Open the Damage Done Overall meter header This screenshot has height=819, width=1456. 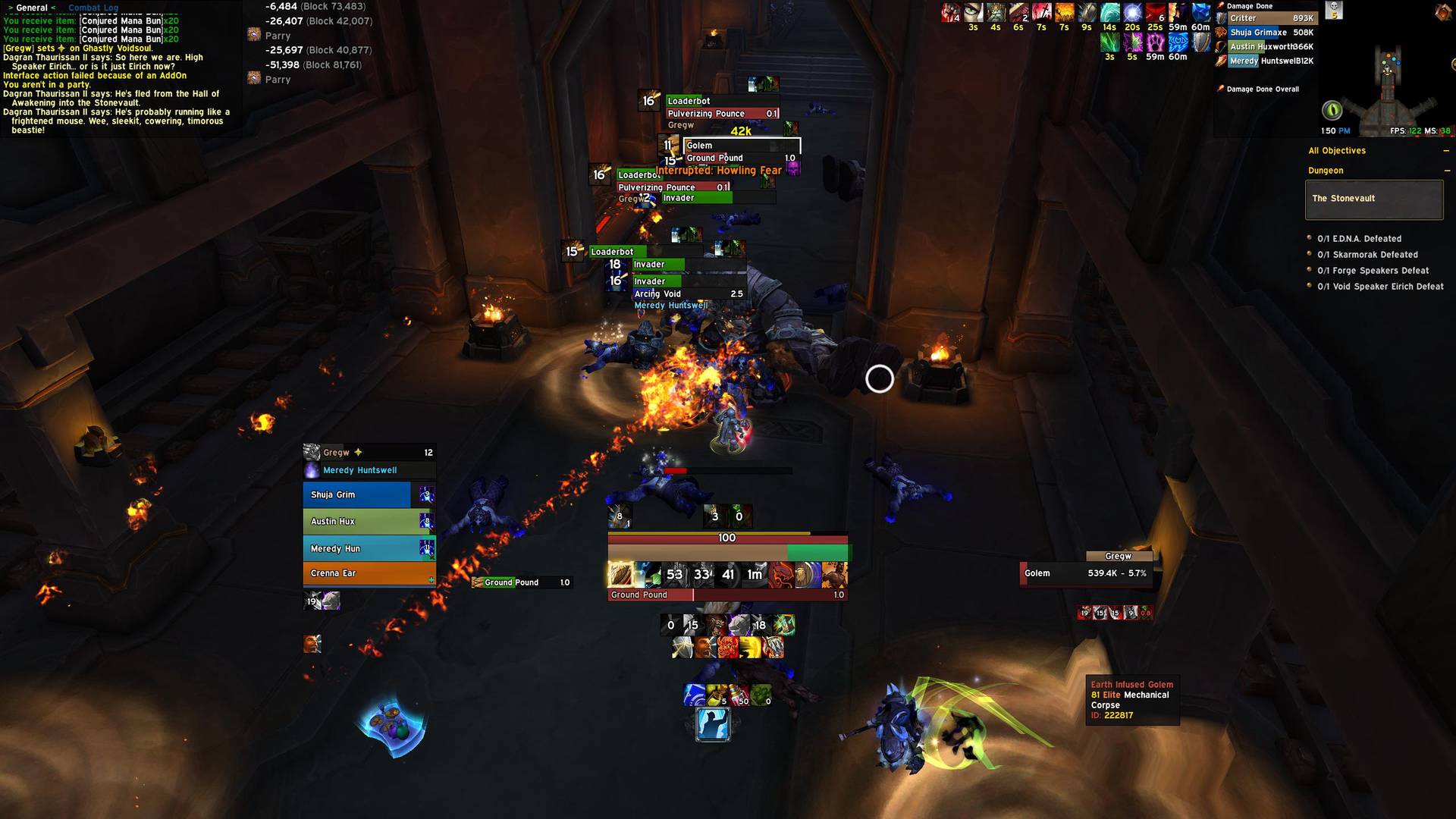click(x=1262, y=89)
